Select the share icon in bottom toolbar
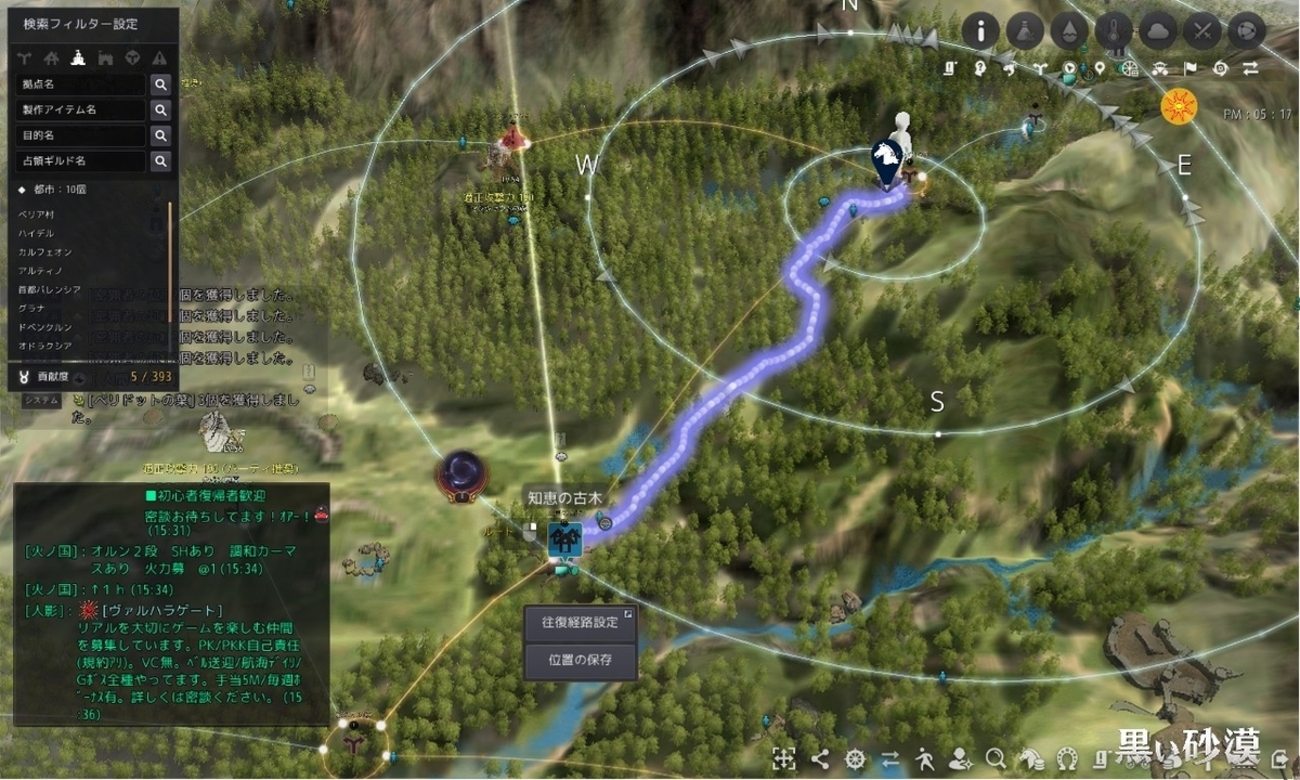The image size is (1300, 780). pyautogui.click(x=820, y=757)
